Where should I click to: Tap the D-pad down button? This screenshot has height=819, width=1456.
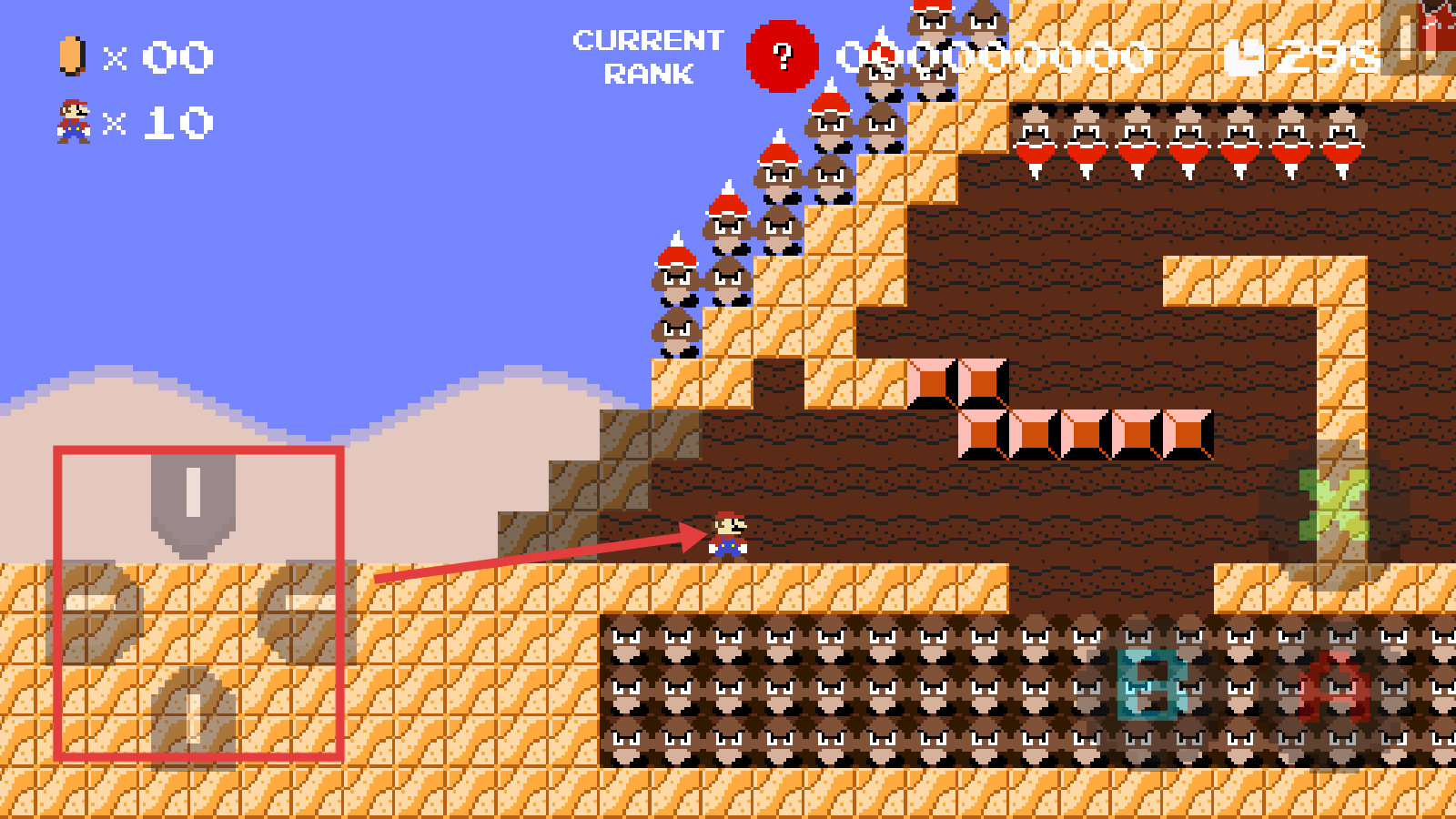point(193,715)
